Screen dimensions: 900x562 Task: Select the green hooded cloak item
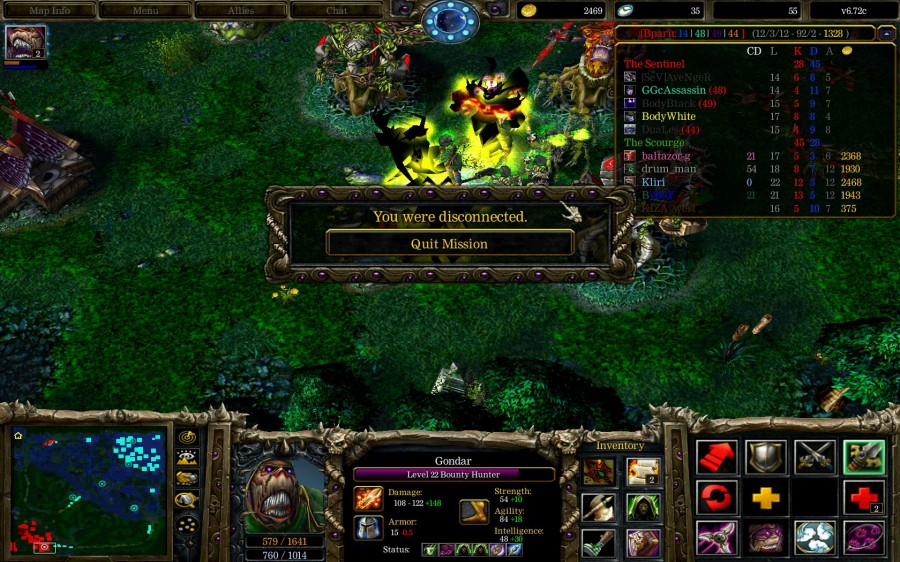(643, 507)
